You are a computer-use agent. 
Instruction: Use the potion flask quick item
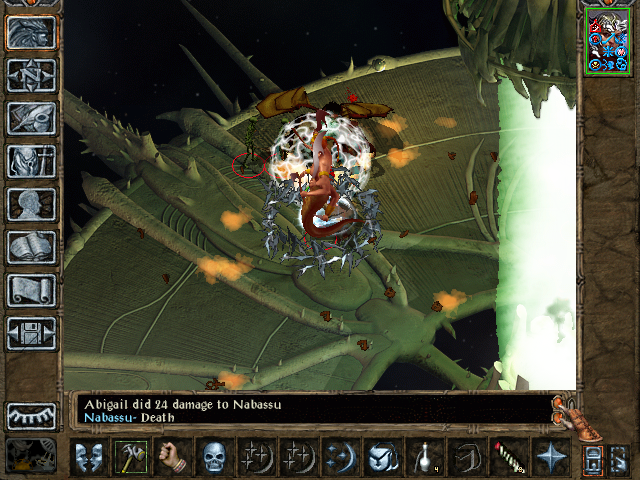pyautogui.click(x=424, y=457)
